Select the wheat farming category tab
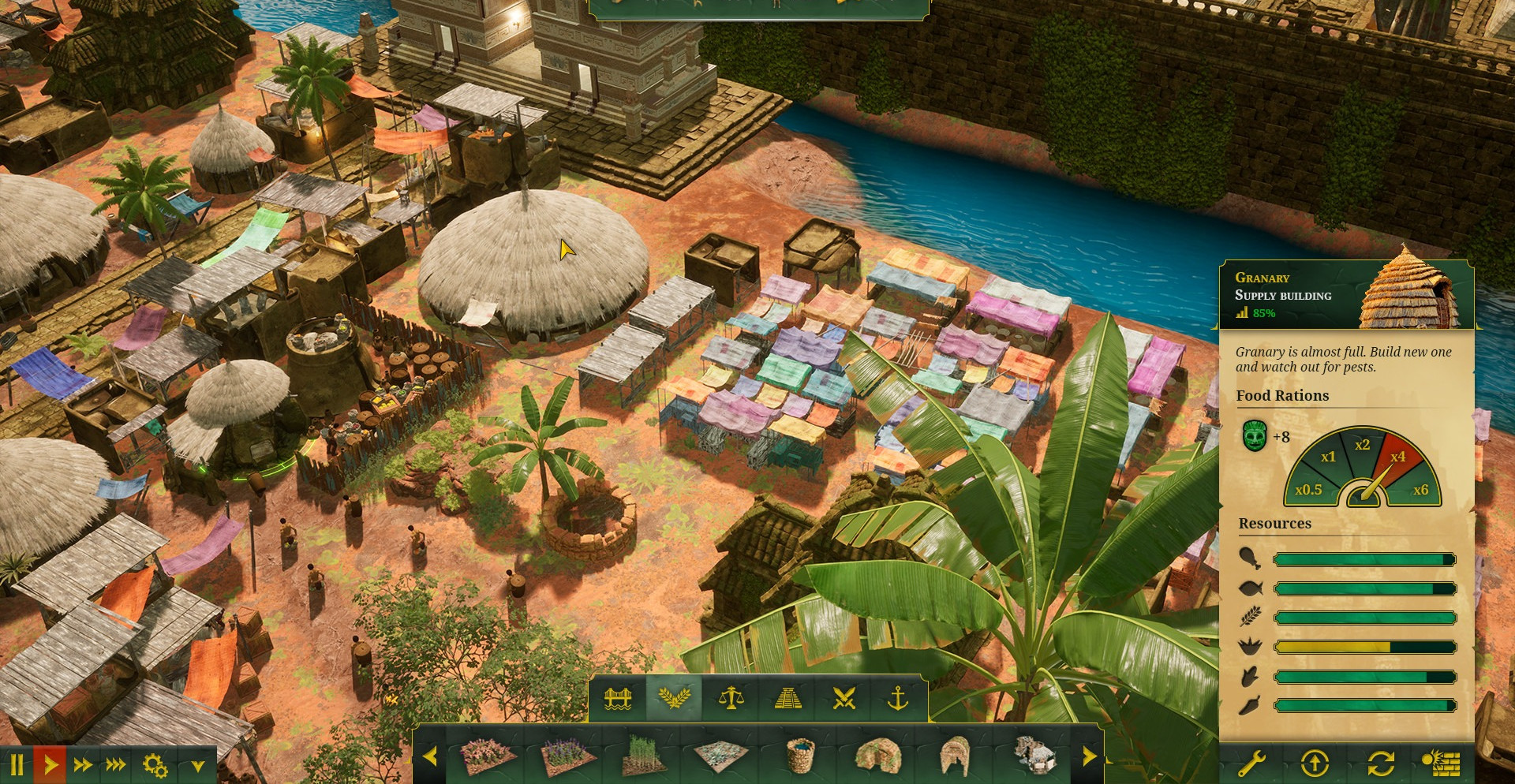The image size is (1515, 784). point(674,698)
